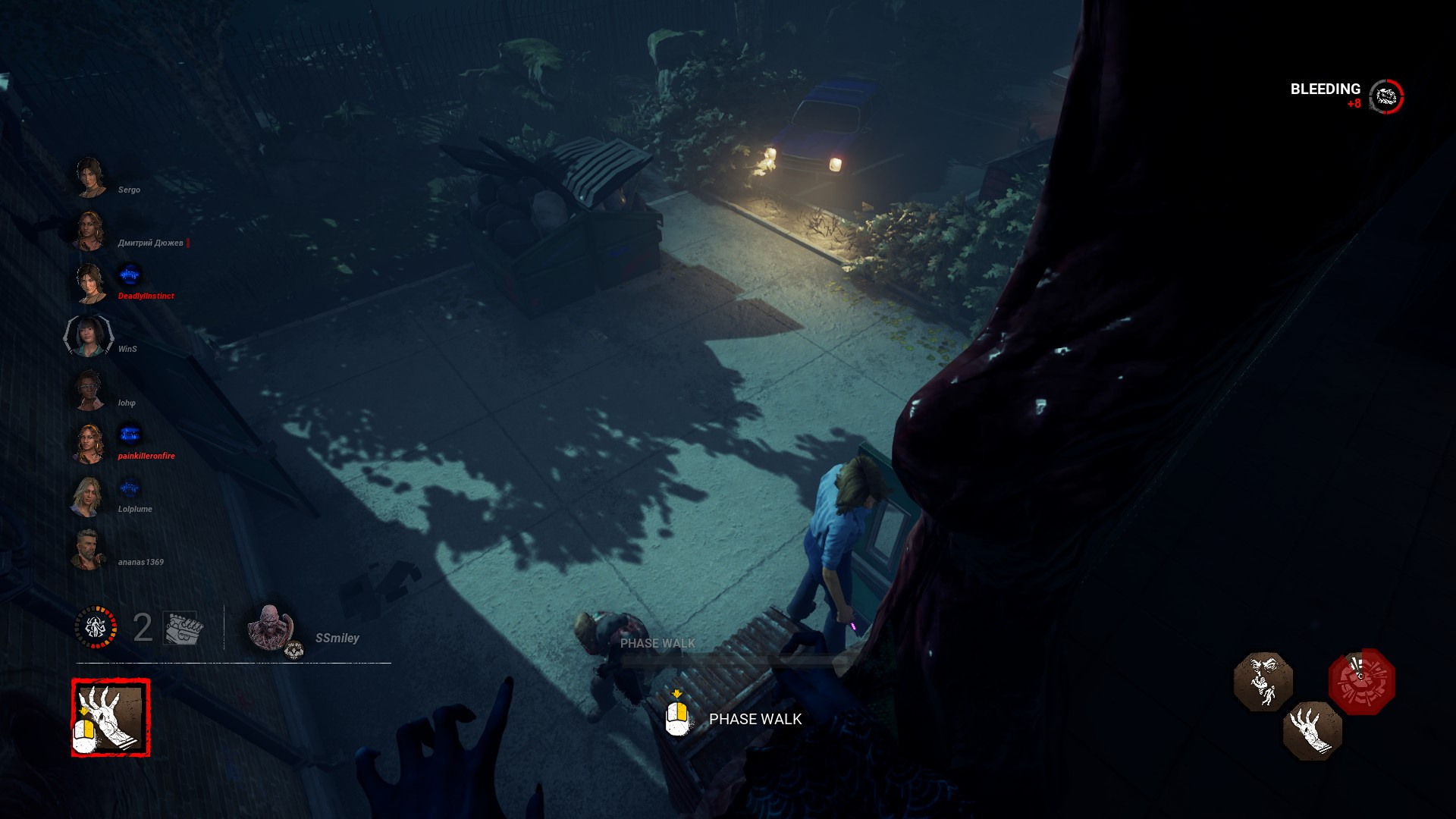Viewport: 1456px width, 819px height.
Task: Select painkilleronfire's survivor portrait
Action: [x=89, y=443]
